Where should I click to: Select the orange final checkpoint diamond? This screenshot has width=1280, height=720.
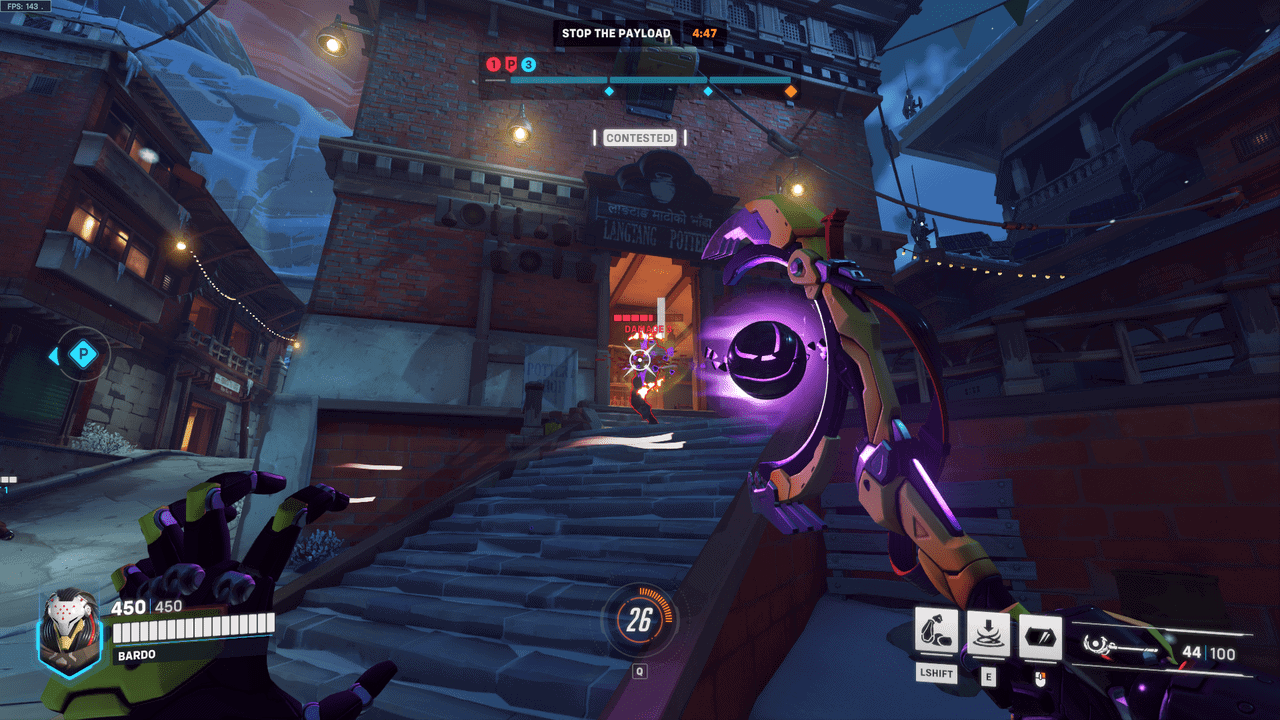[791, 91]
